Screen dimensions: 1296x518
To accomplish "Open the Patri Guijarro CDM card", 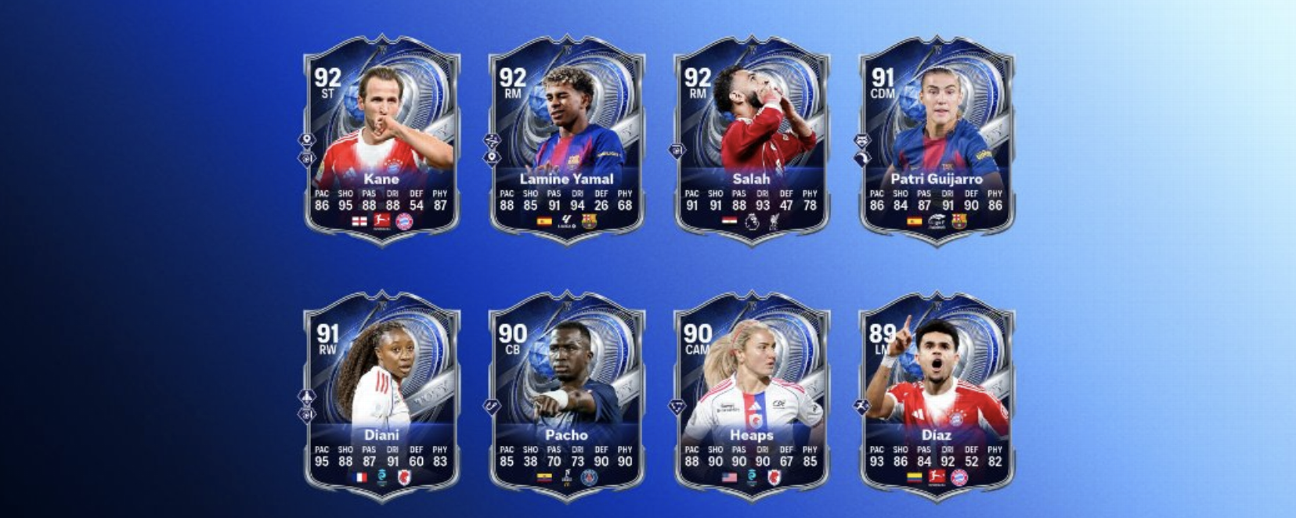I will pos(937,139).
